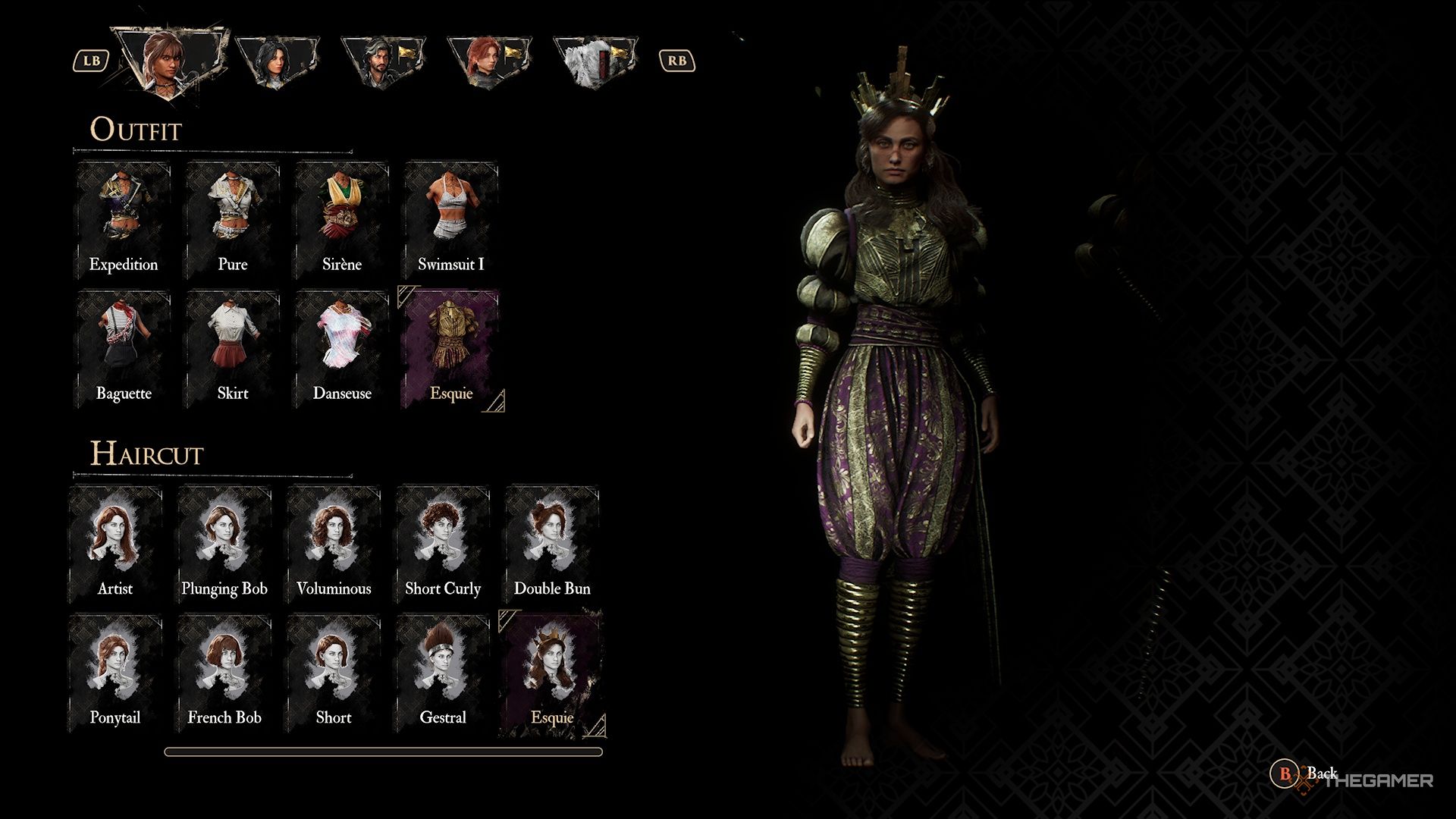Open the white-furred character tab
This screenshot has width=1456, height=819.
595,62
